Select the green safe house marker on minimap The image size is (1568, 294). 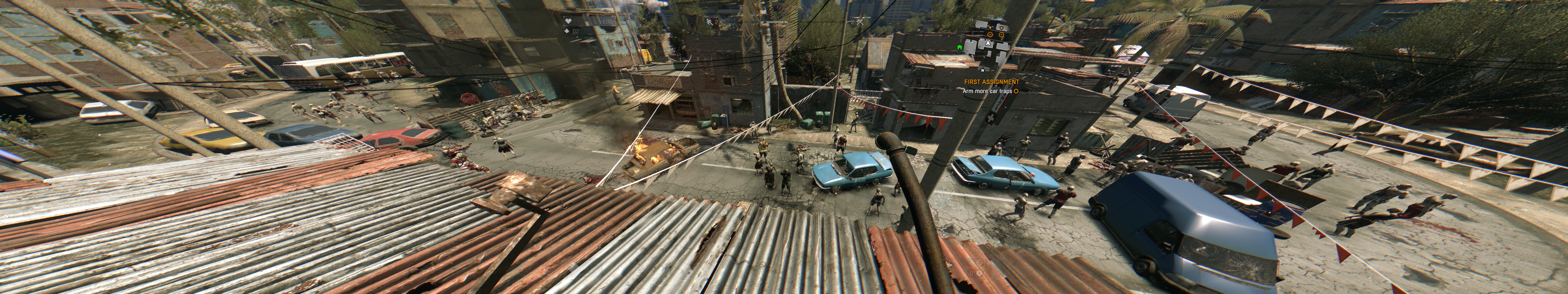tap(959, 47)
